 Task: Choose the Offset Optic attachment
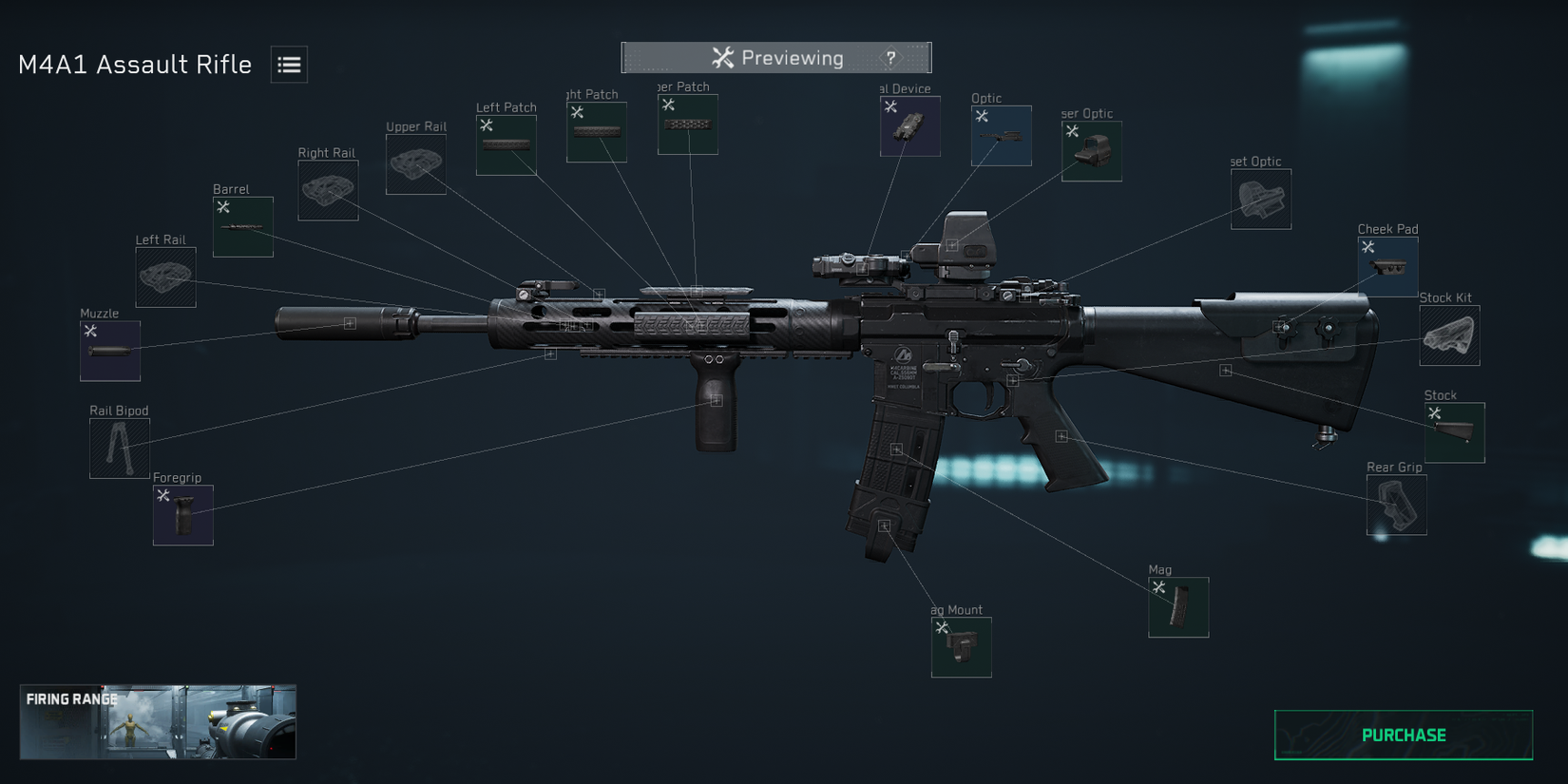1261,199
